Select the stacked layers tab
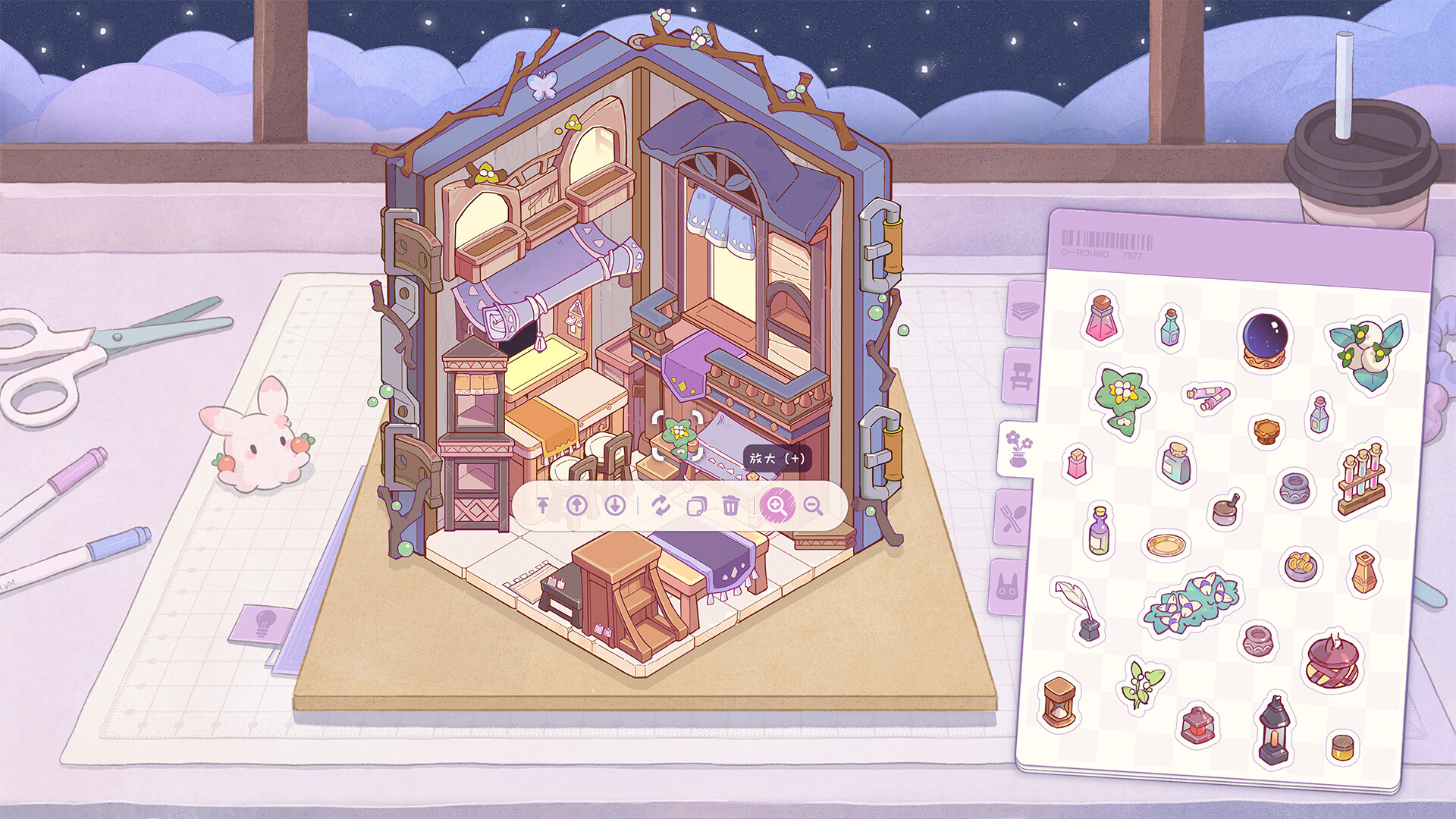This screenshot has height=819, width=1456. pos(1024,309)
